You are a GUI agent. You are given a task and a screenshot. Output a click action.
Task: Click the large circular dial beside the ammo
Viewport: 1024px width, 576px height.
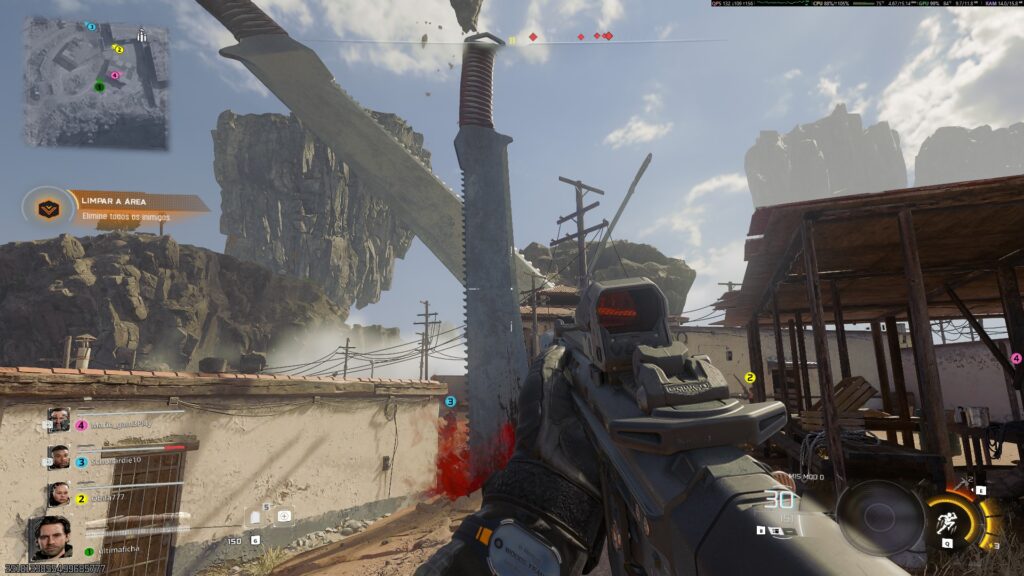click(x=880, y=517)
